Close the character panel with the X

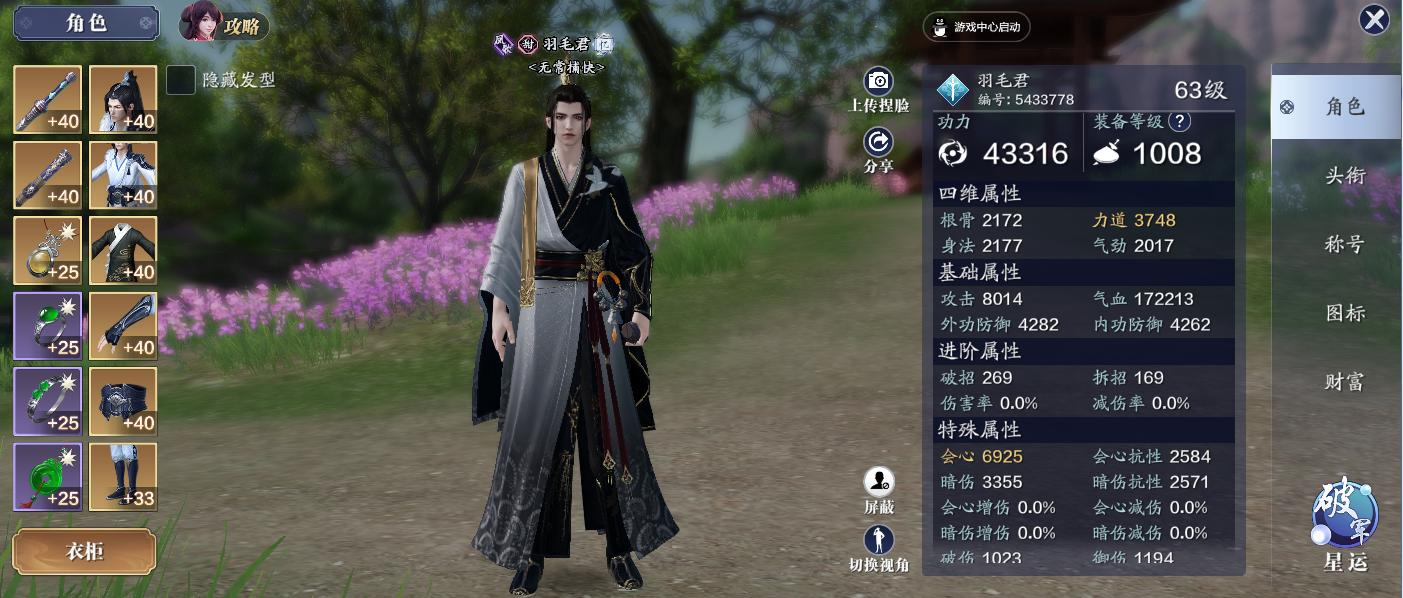[1374, 20]
